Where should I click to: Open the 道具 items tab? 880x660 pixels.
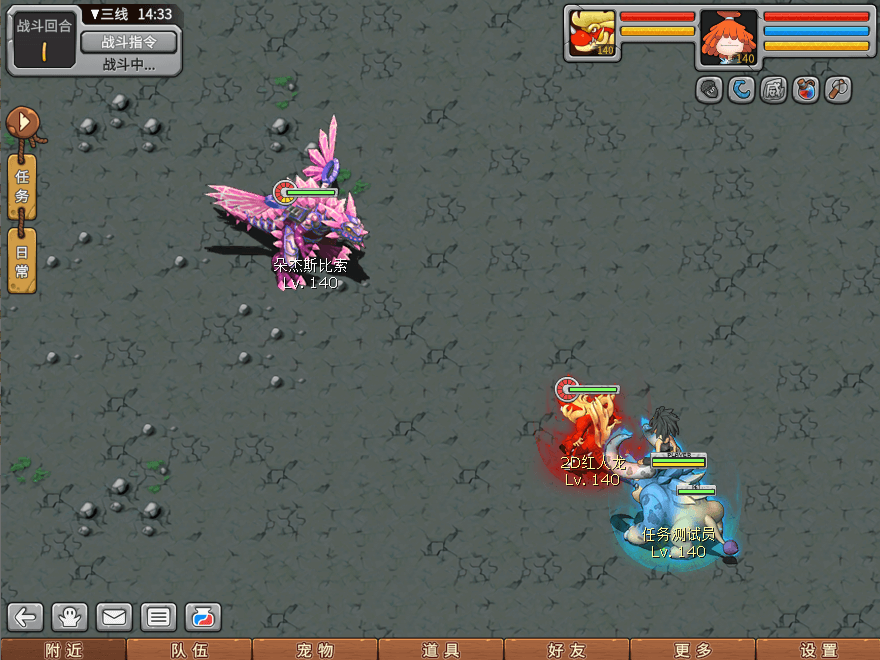[441, 650]
